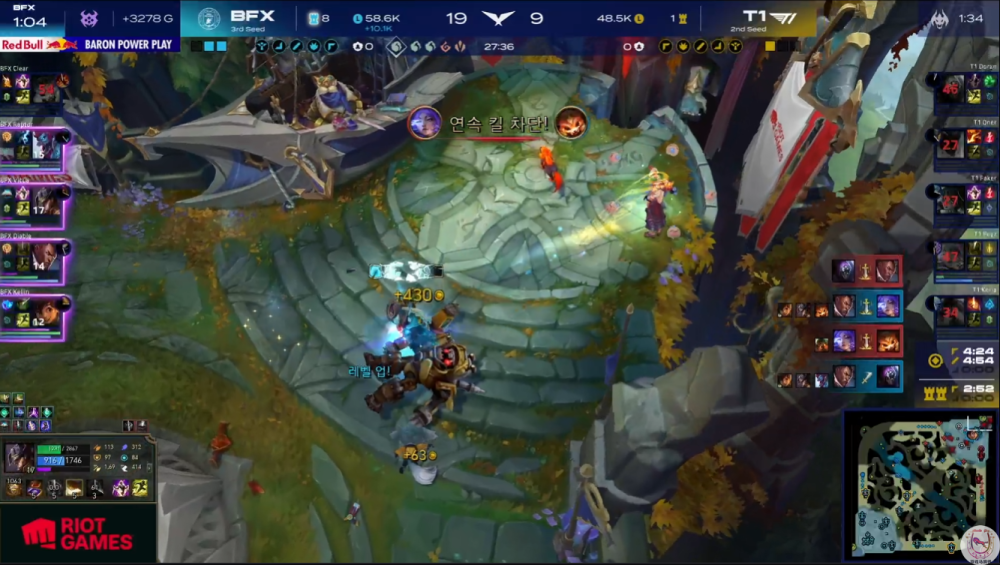Click the selected champion portrait in bottom HUD

pos(18,457)
